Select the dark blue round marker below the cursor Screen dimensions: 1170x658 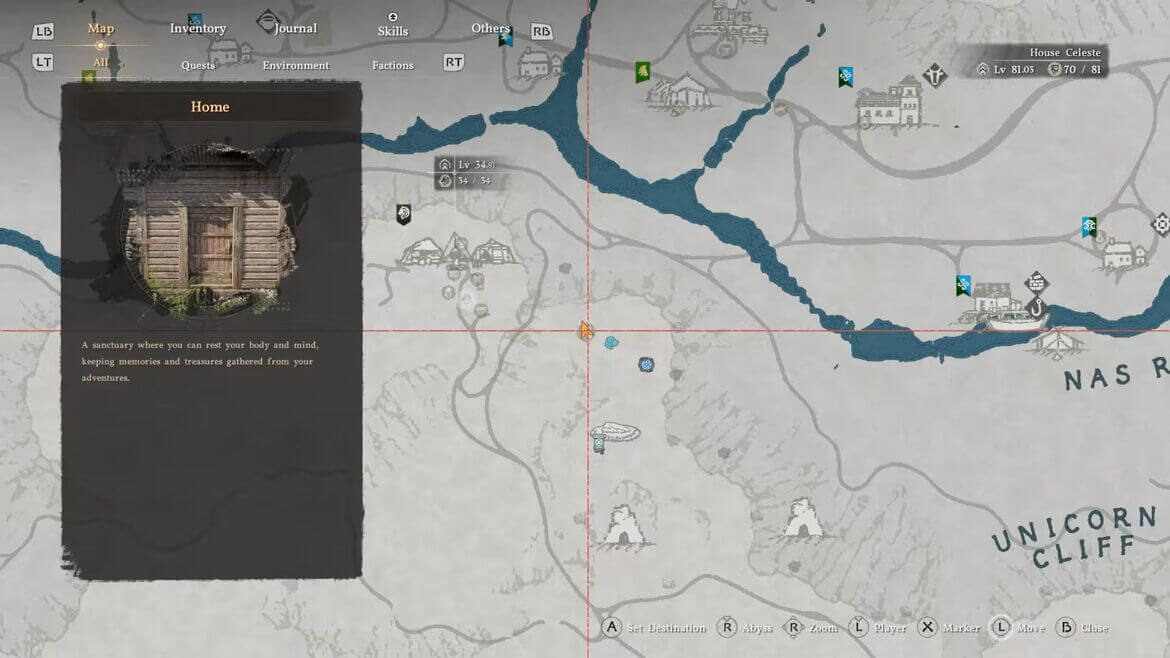tap(646, 364)
